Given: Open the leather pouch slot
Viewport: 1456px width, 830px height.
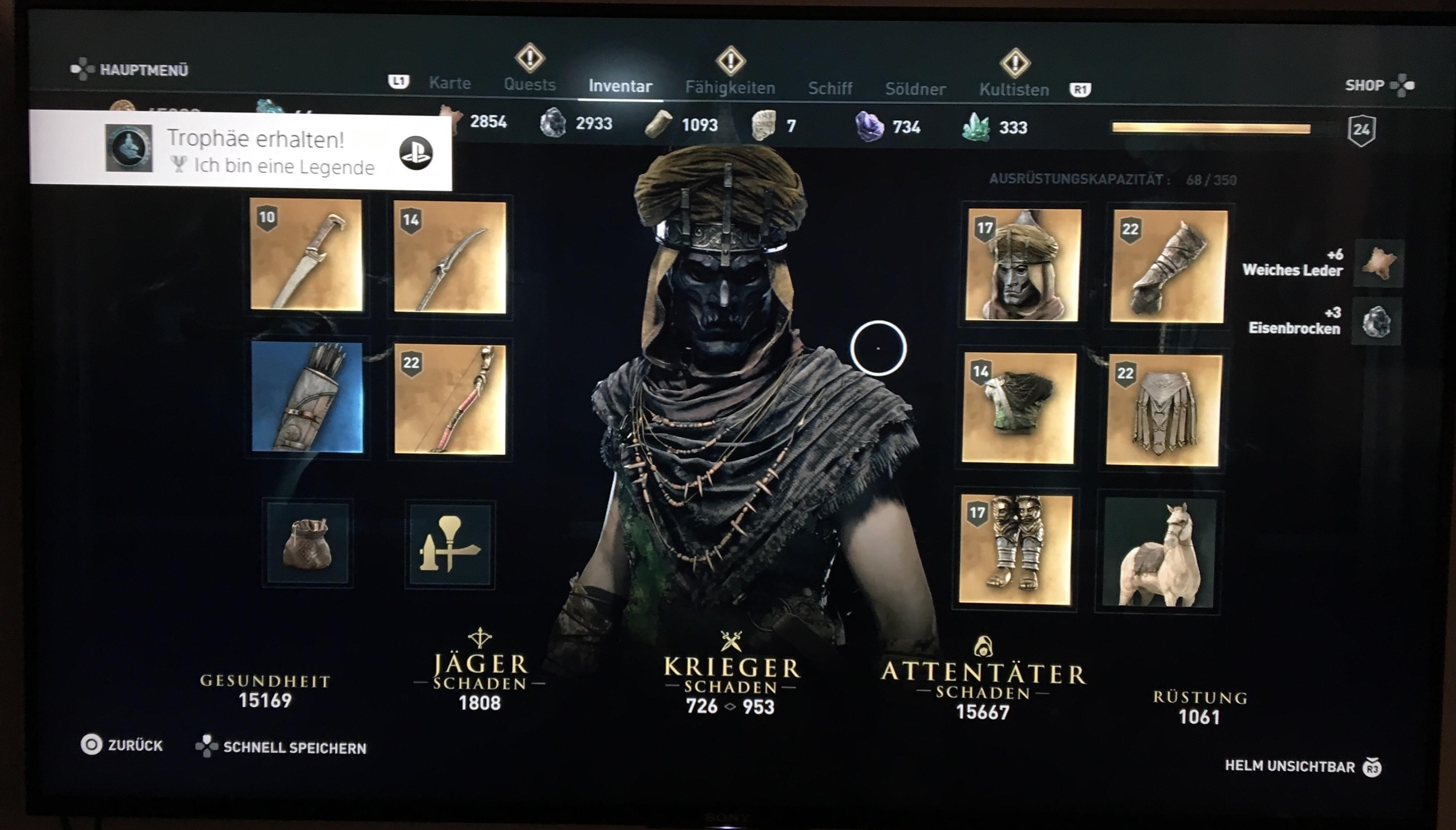Looking at the screenshot, I should [x=307, y=543].
